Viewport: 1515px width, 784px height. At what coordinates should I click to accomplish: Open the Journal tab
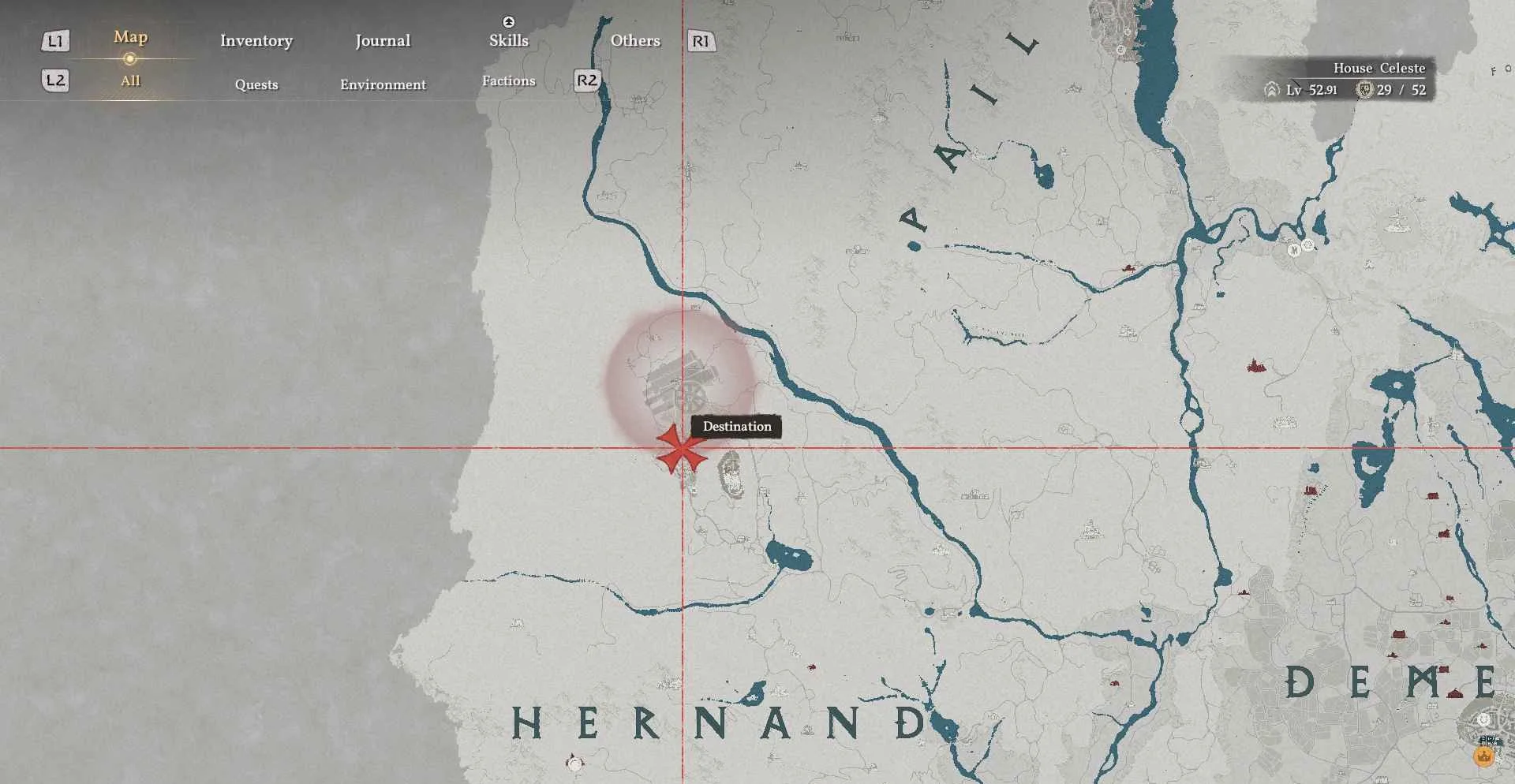tap(383, 41)
